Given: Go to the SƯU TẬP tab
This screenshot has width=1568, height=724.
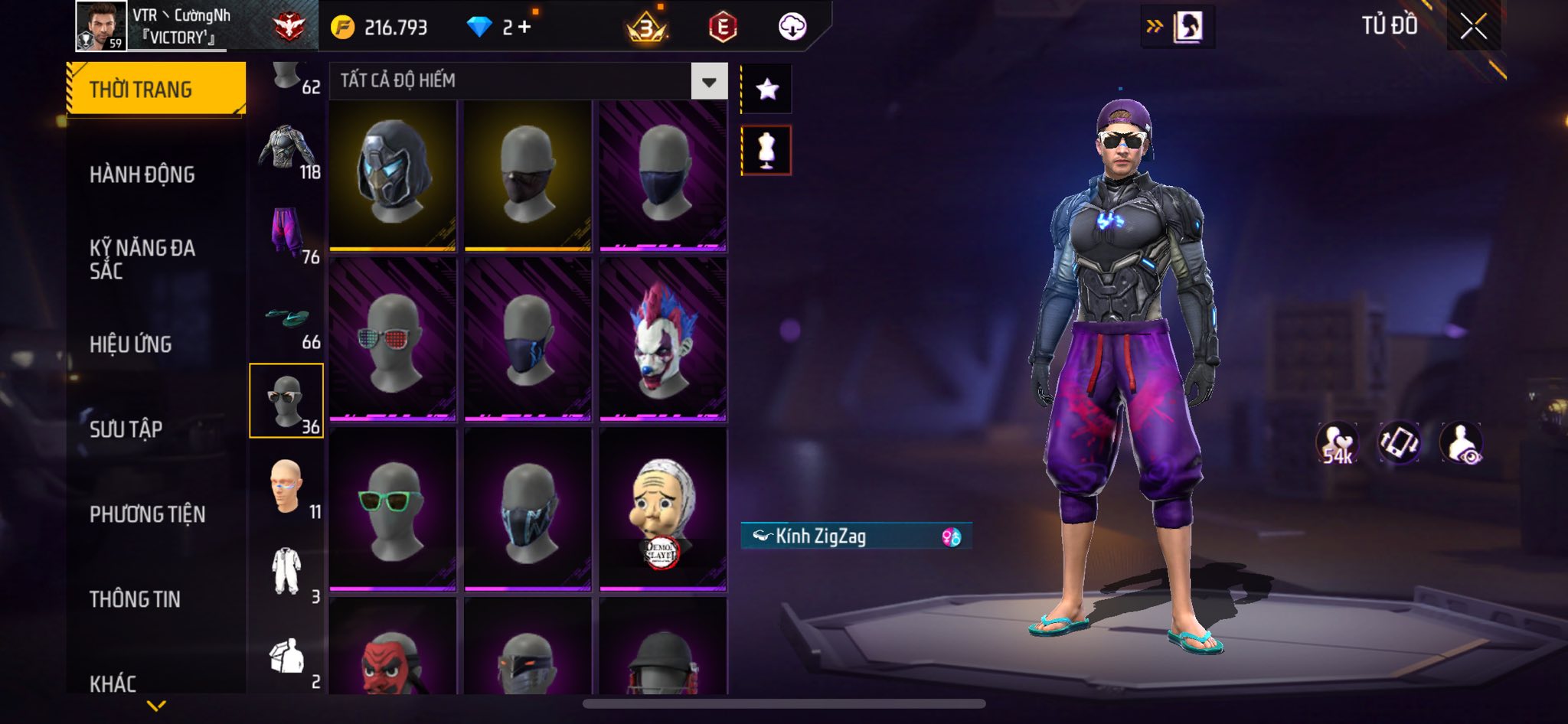Looking at the screenshot, I should point(126,429).
